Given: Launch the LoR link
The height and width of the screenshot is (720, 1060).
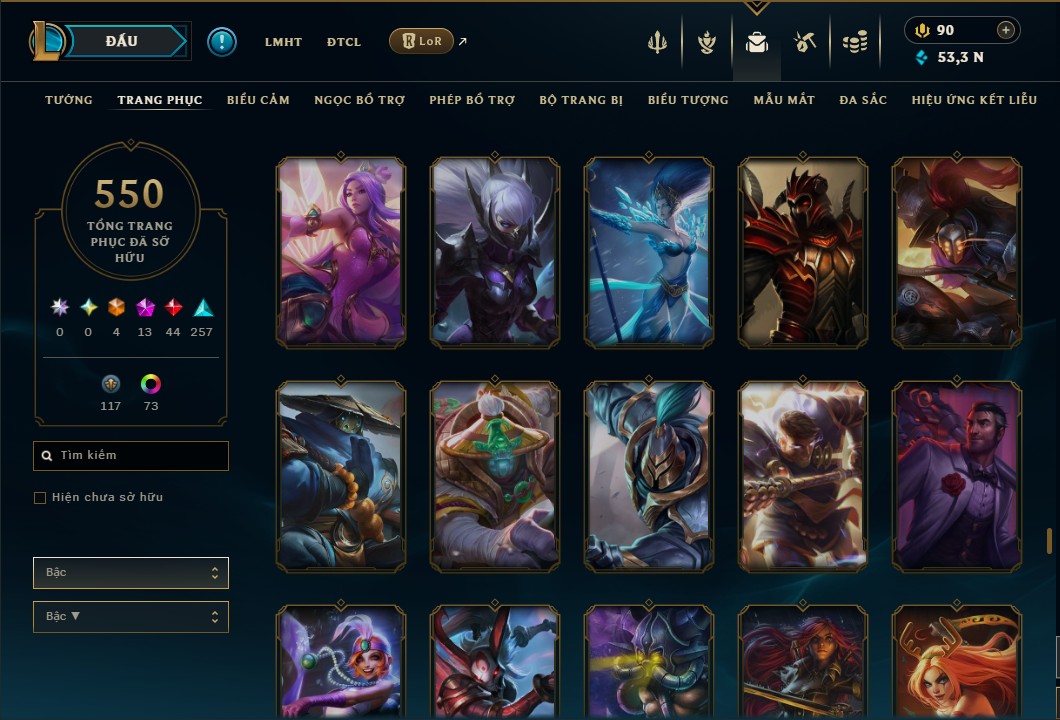Looking at the screenshot, I should tap(421, 41).
